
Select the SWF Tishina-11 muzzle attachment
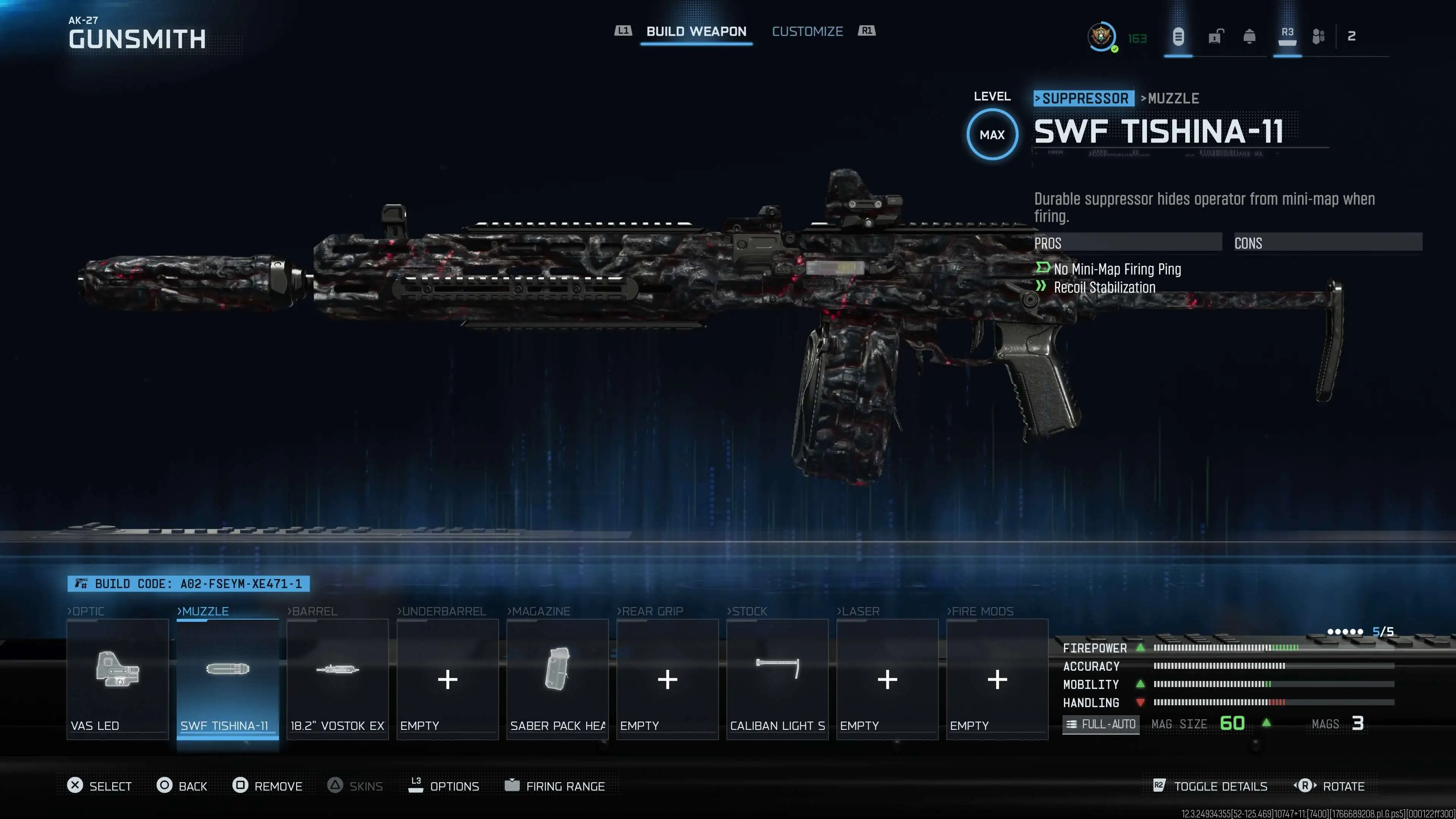(x=227, y=678)
